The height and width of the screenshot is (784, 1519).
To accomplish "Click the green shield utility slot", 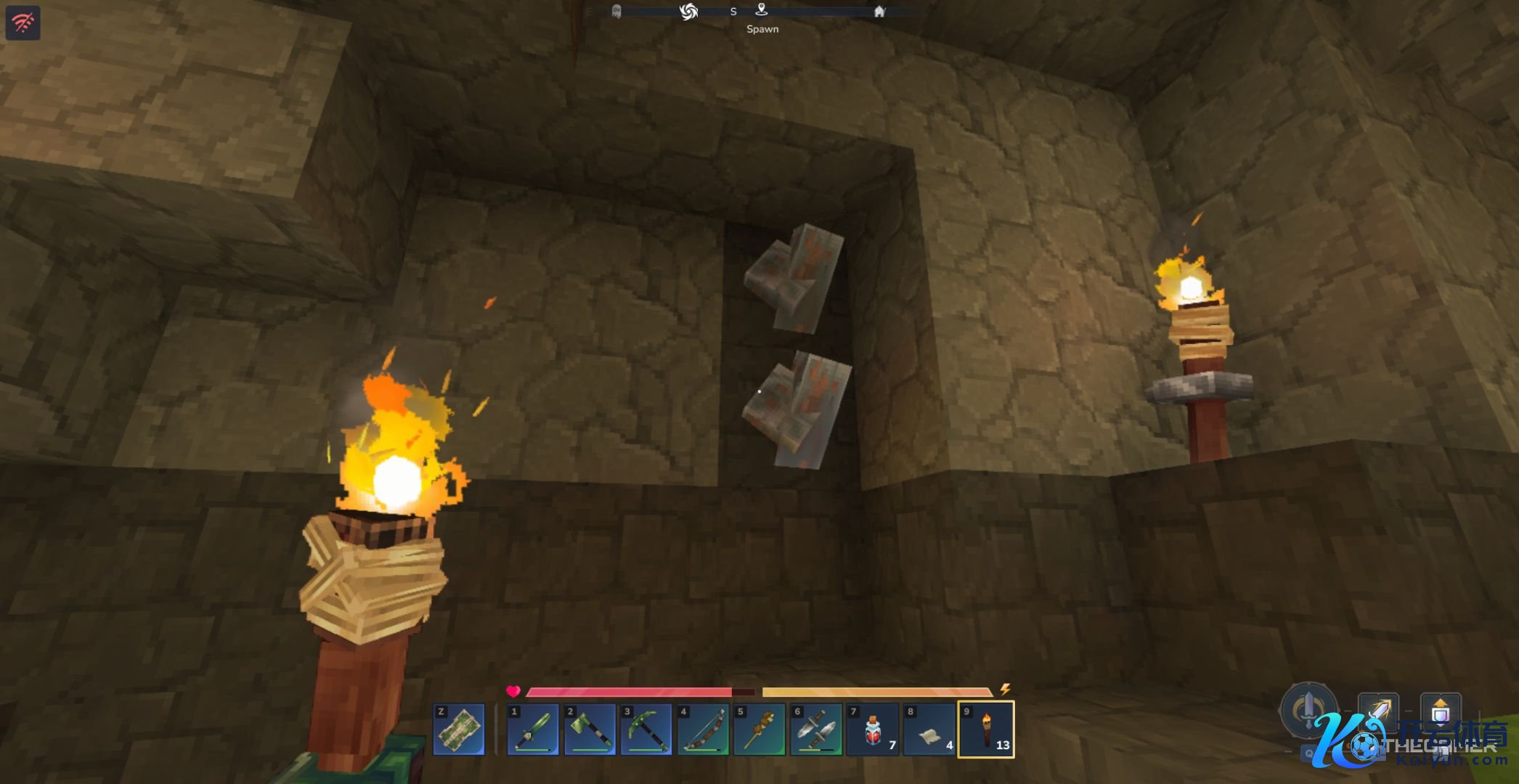I will (x=459, y=729).
